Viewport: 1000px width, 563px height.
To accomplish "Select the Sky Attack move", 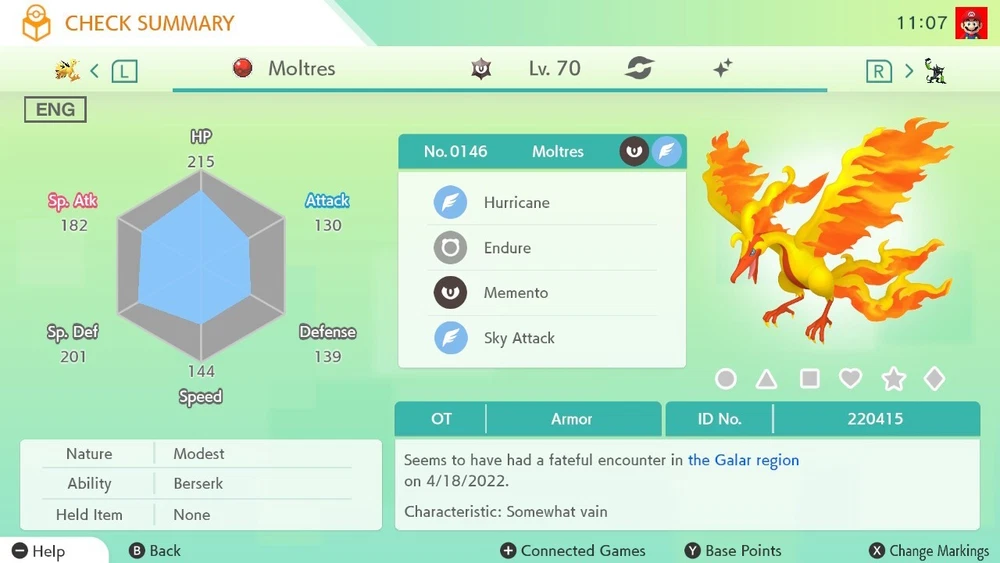I will click(518, 338).
